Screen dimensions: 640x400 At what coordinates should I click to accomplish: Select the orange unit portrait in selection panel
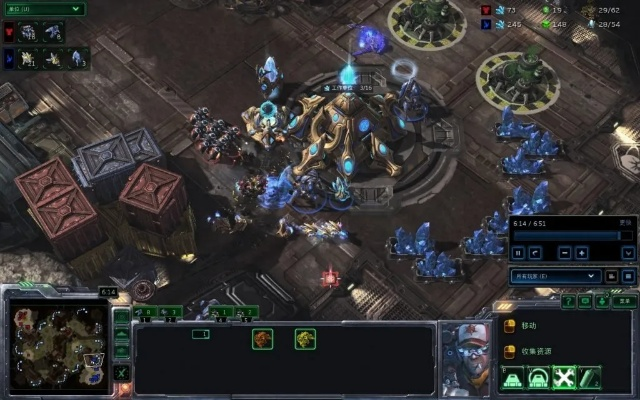pos(263,339)
